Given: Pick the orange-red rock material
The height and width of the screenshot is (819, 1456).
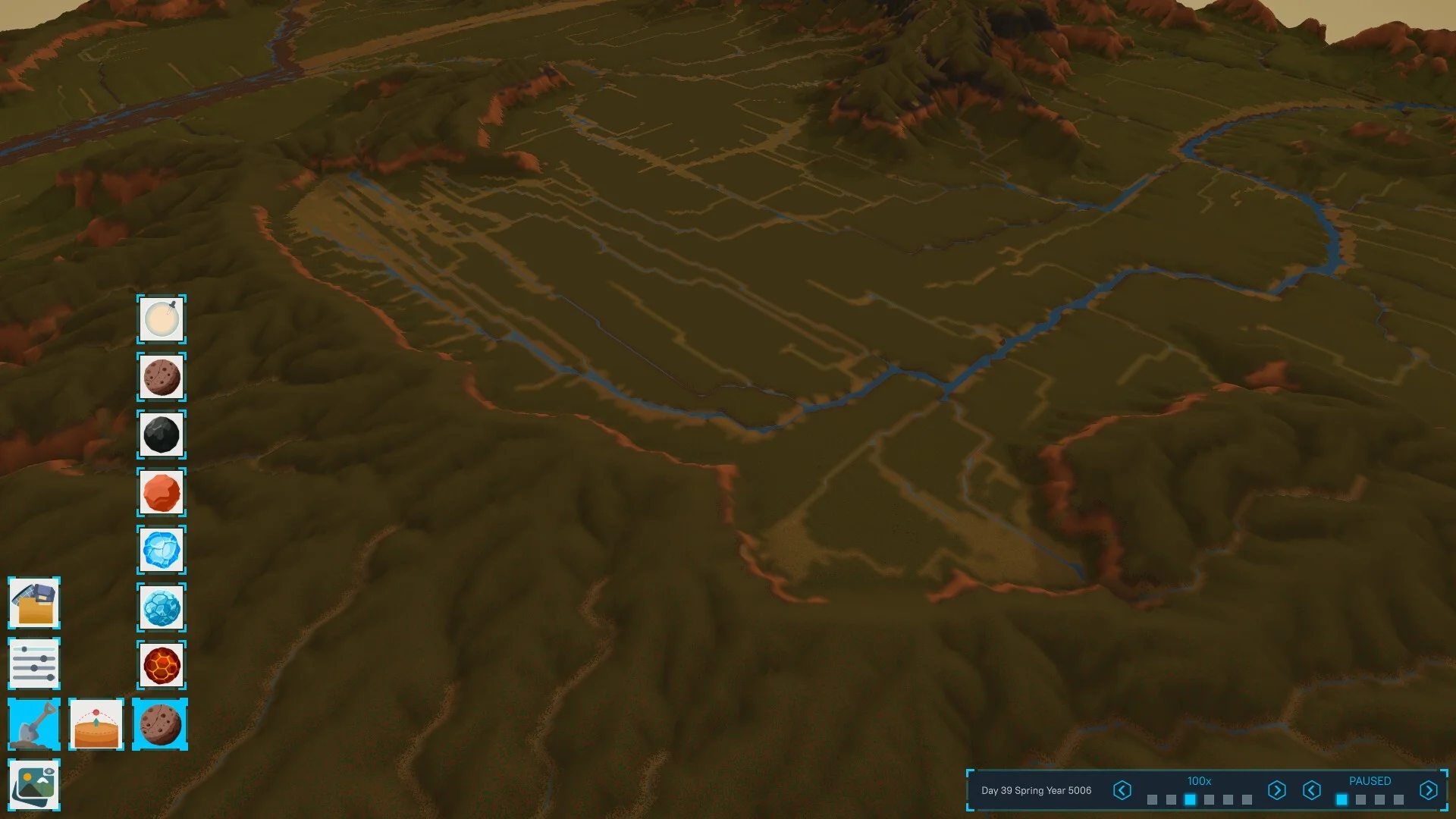Looking at the screenshot, I should click(x=162, y=492).
